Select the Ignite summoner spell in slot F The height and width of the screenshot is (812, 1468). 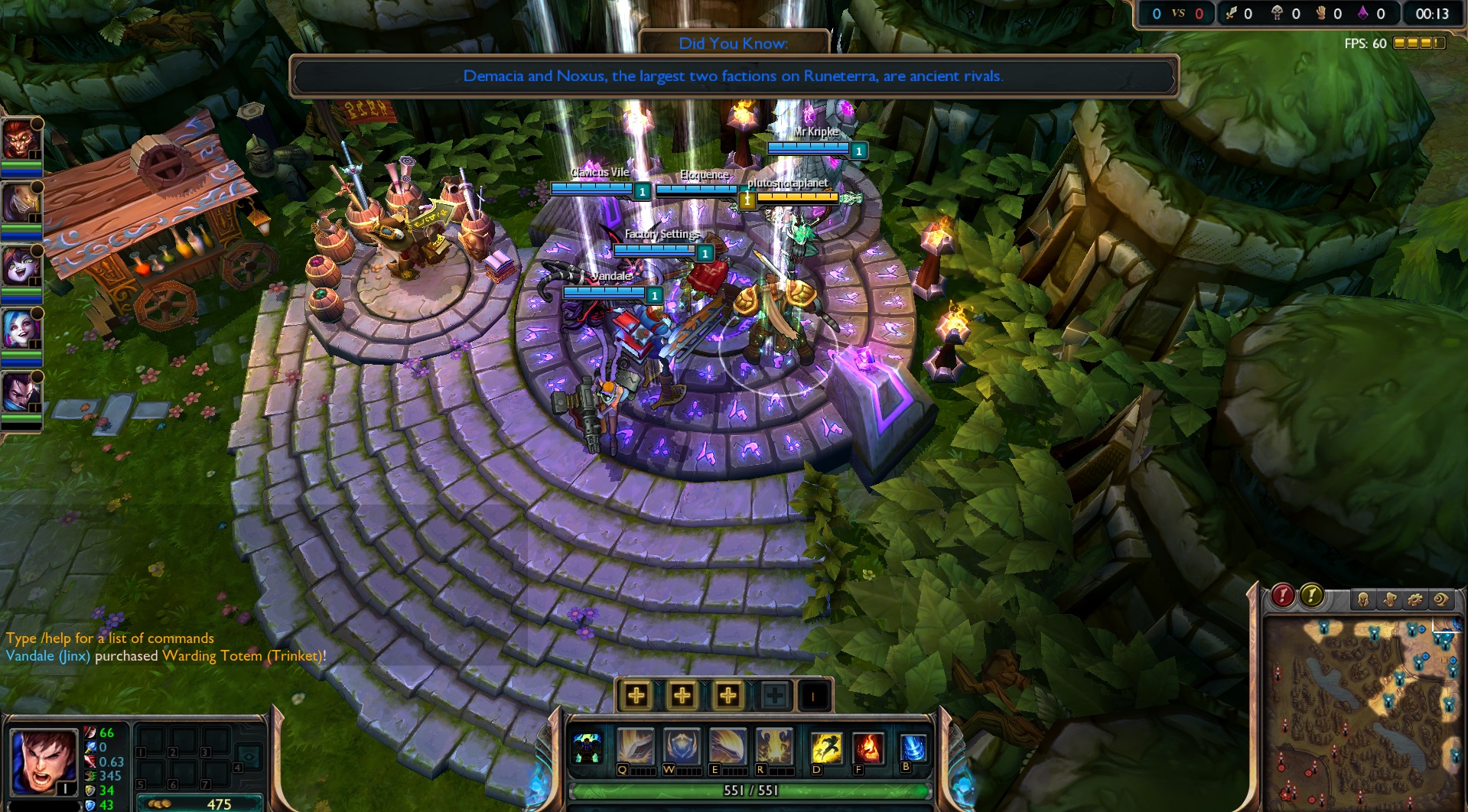pyautogui.click(x=868, y=745)
